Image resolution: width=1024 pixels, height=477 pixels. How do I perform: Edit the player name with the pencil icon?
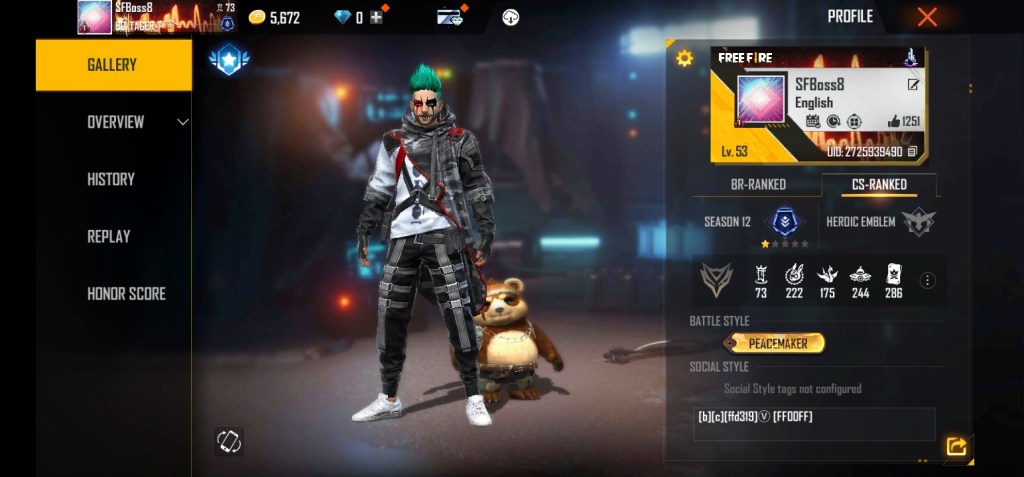pos(913,85)
